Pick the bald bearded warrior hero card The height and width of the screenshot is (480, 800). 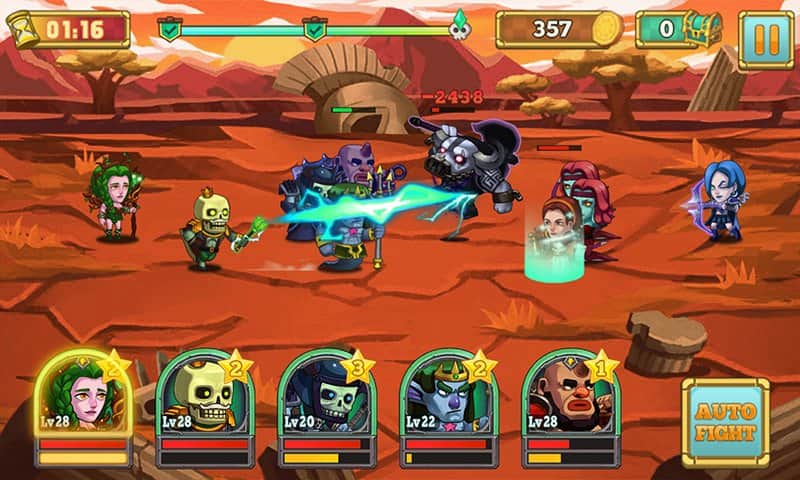tap(570, 398)
